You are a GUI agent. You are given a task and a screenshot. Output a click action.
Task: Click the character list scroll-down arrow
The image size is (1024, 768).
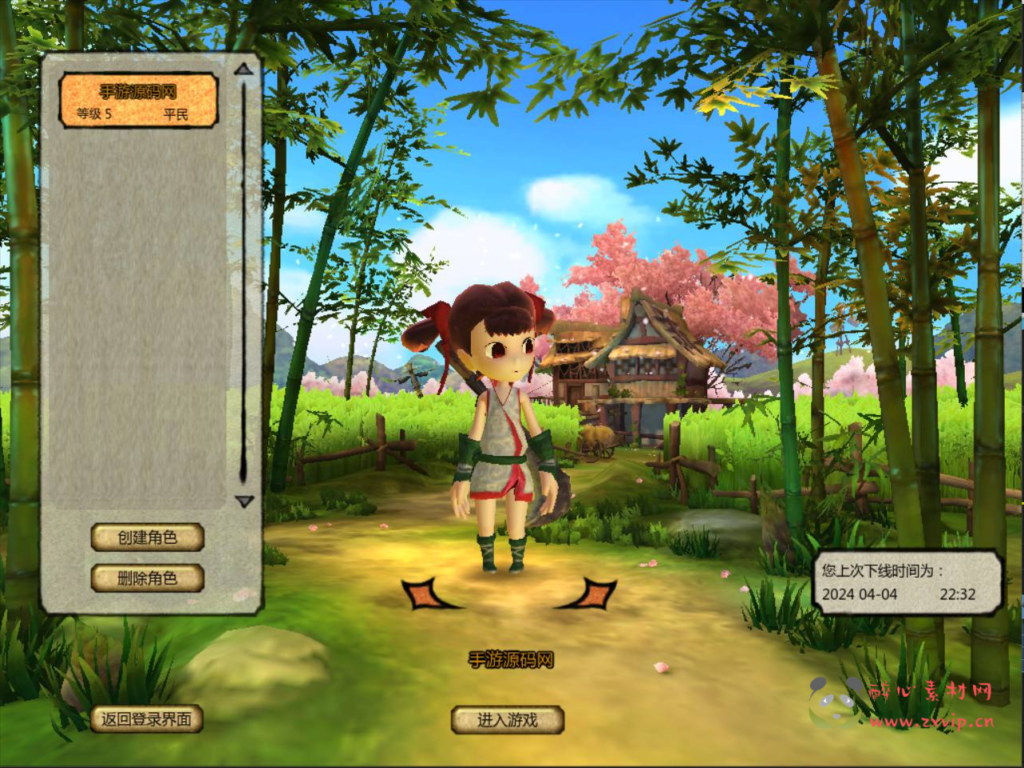[244, 501]
